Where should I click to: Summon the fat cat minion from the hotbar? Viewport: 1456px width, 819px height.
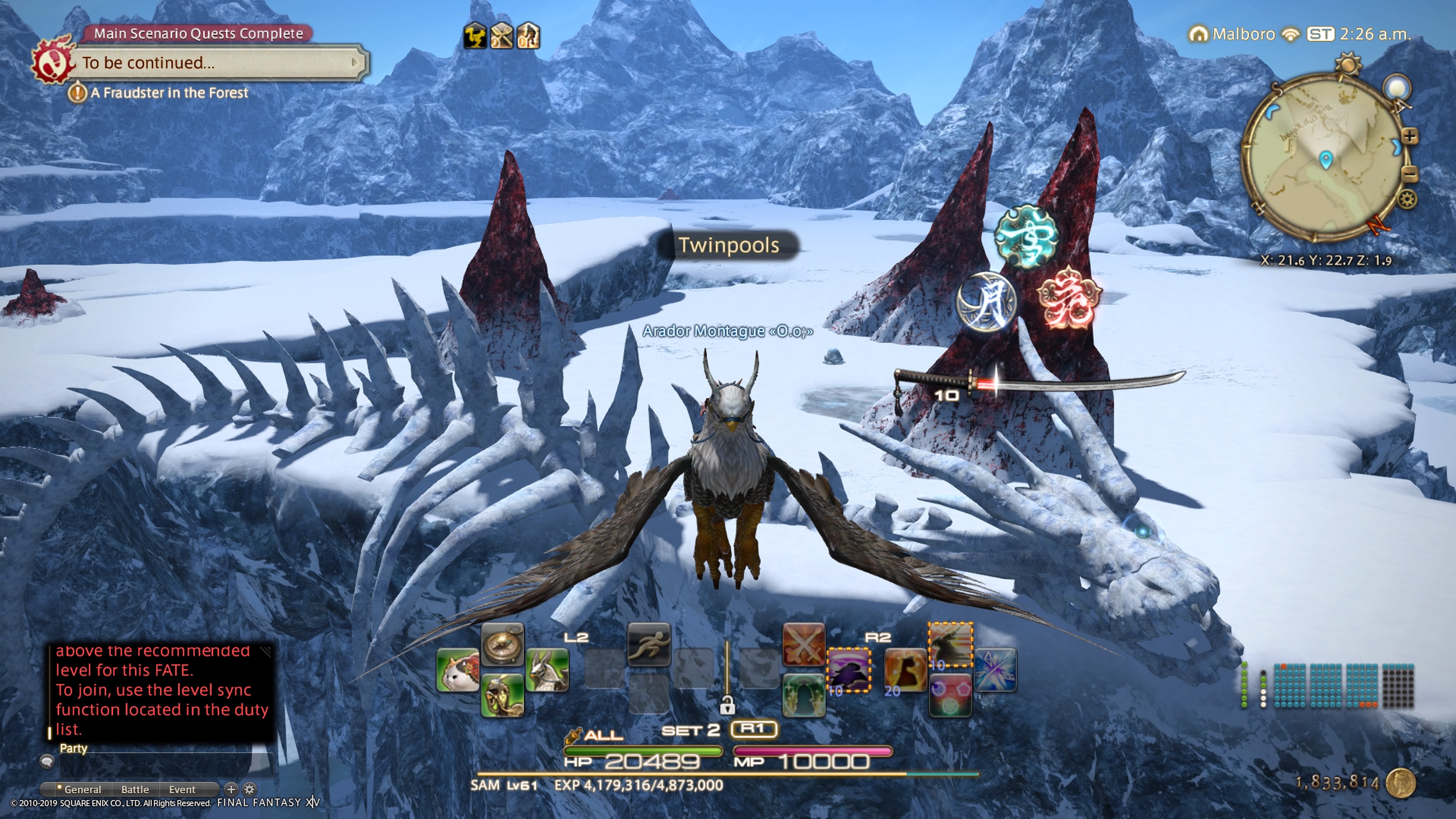coord(458,671)
